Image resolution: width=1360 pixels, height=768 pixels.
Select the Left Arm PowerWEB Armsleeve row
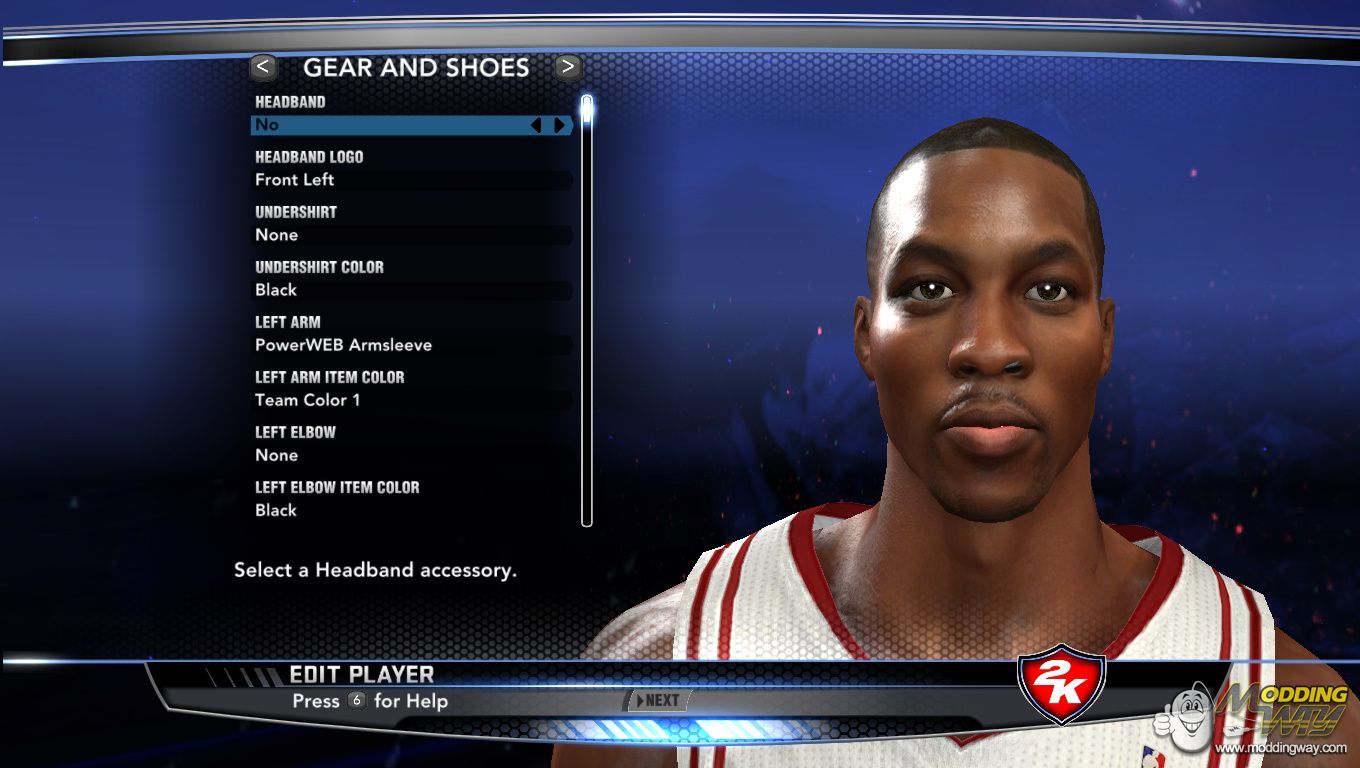(x=410, y=345)
